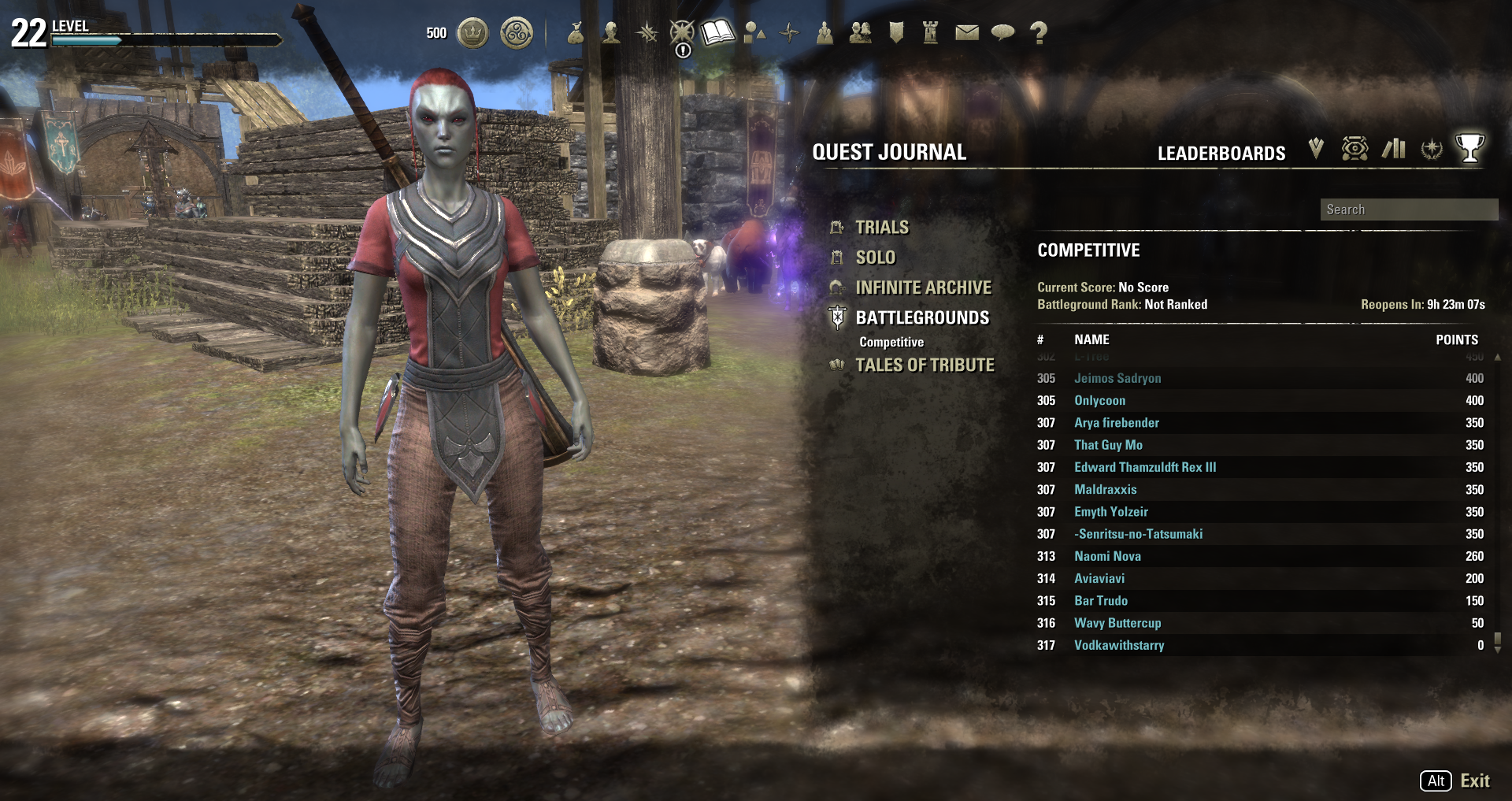Click the leaderboard Search field
The image size is (1512, 801).
(x=1408, y=210)
